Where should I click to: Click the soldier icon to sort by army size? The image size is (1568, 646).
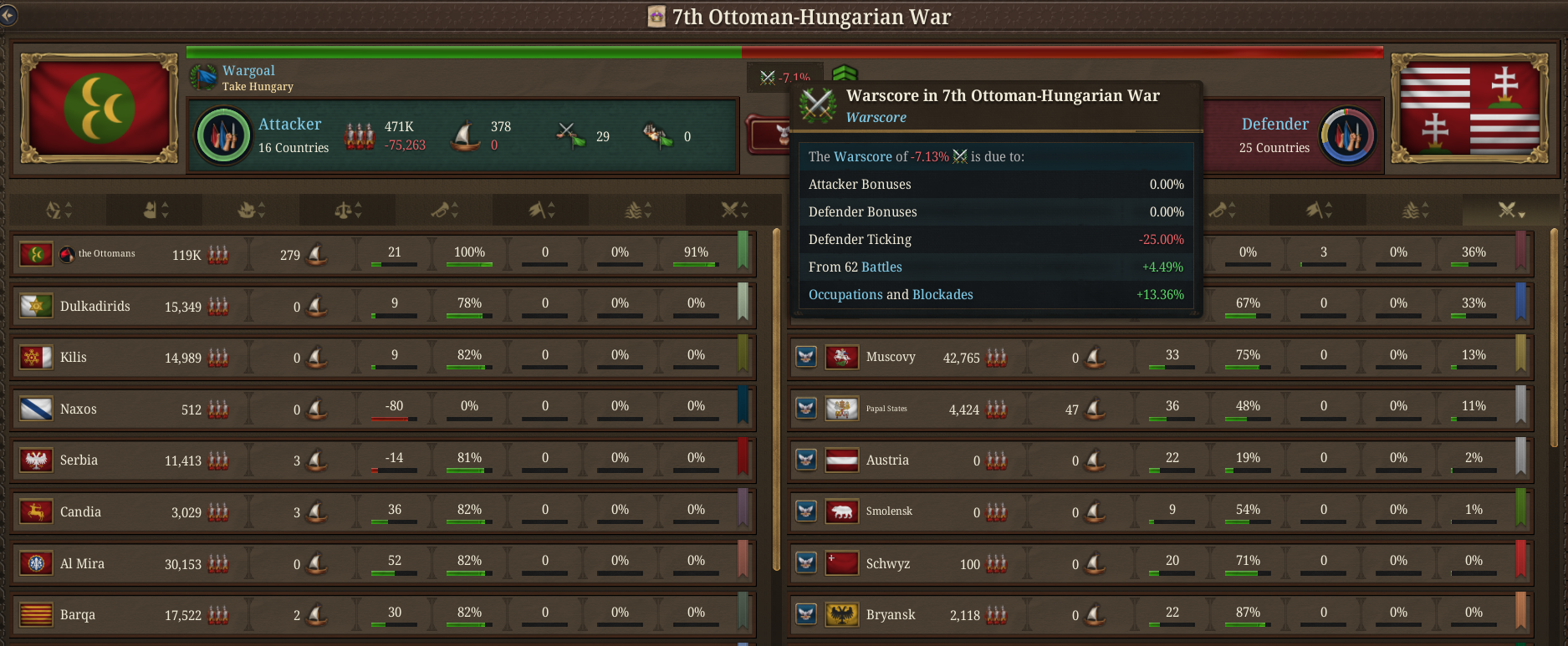tap(151, 211)
